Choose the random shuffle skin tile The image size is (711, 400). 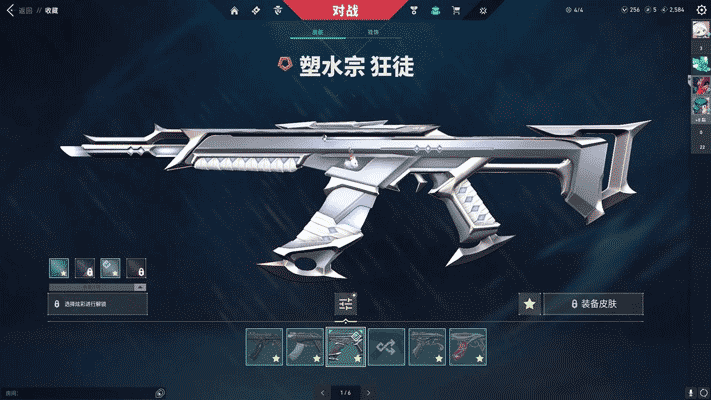point(386,346)
